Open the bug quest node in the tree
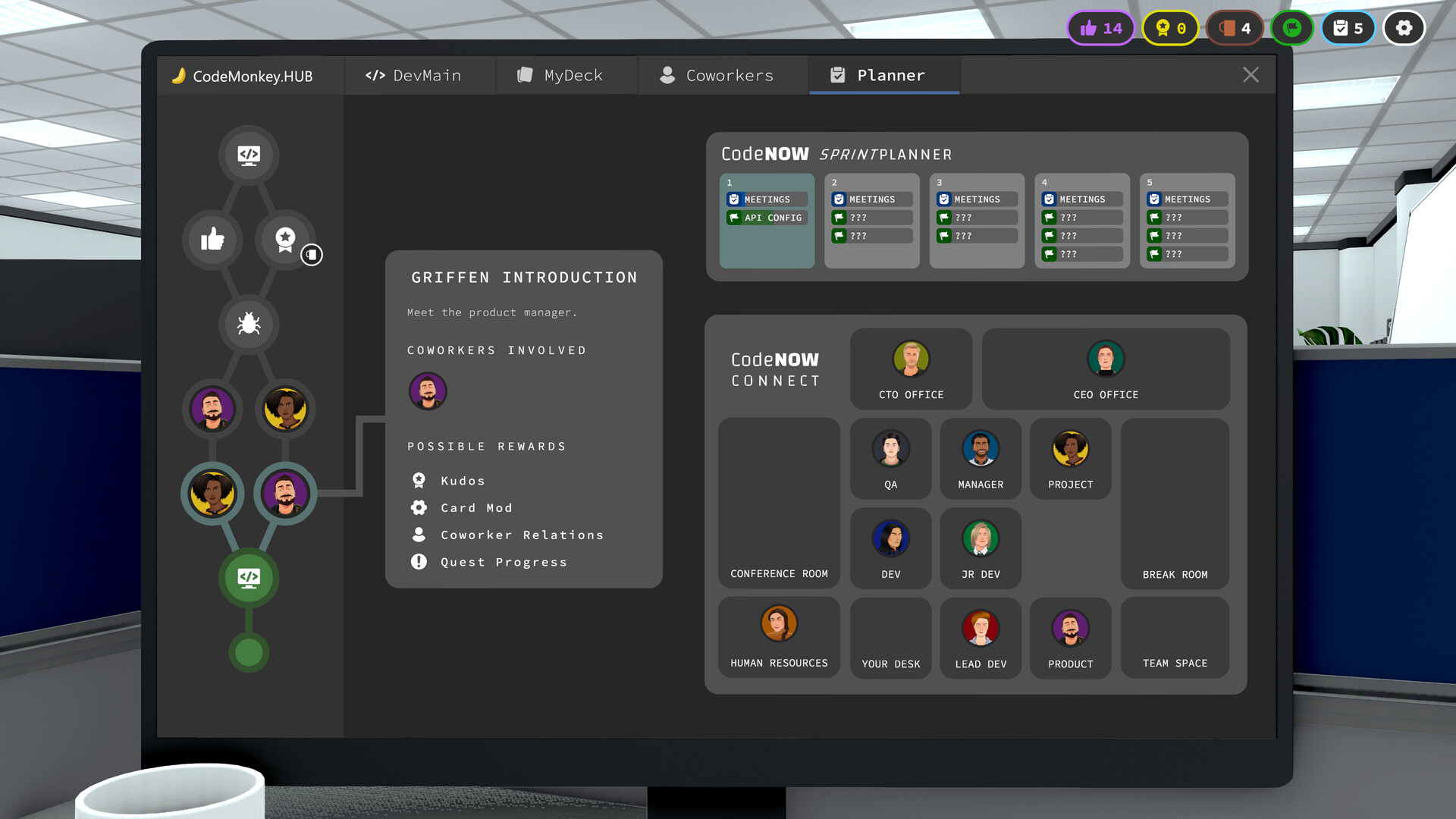This screenshot has height=819, width=1456. click(x=248, y=325)
